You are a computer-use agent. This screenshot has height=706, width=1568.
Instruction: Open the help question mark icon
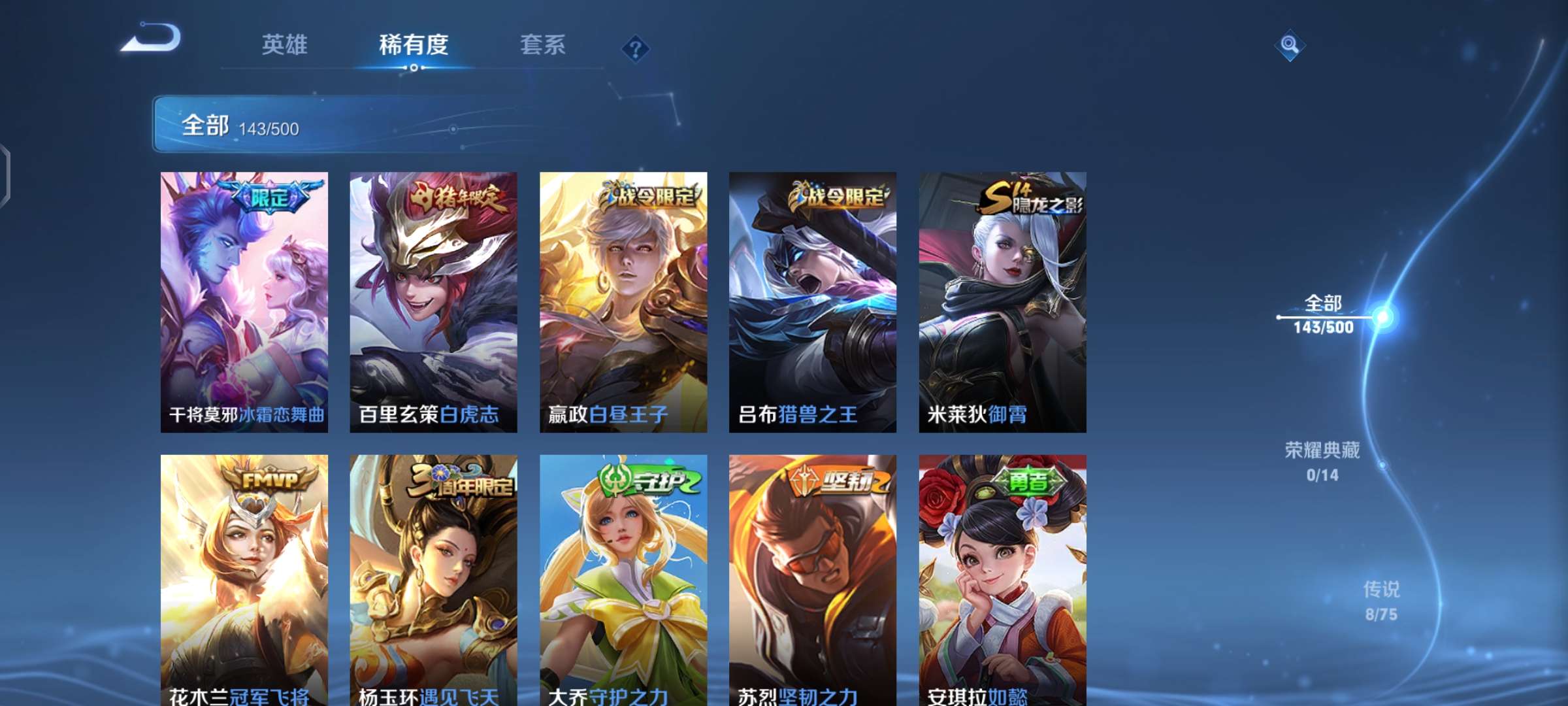(637, 47)
